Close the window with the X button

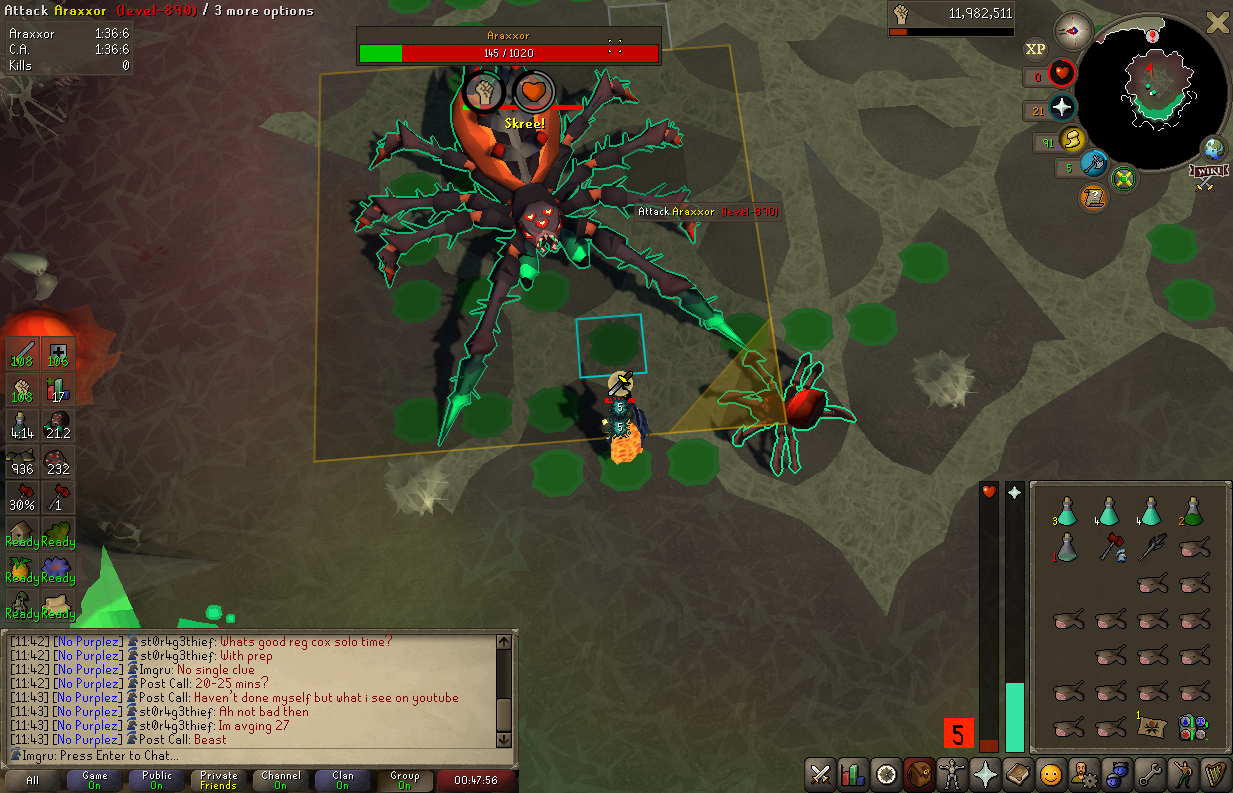1217,23
